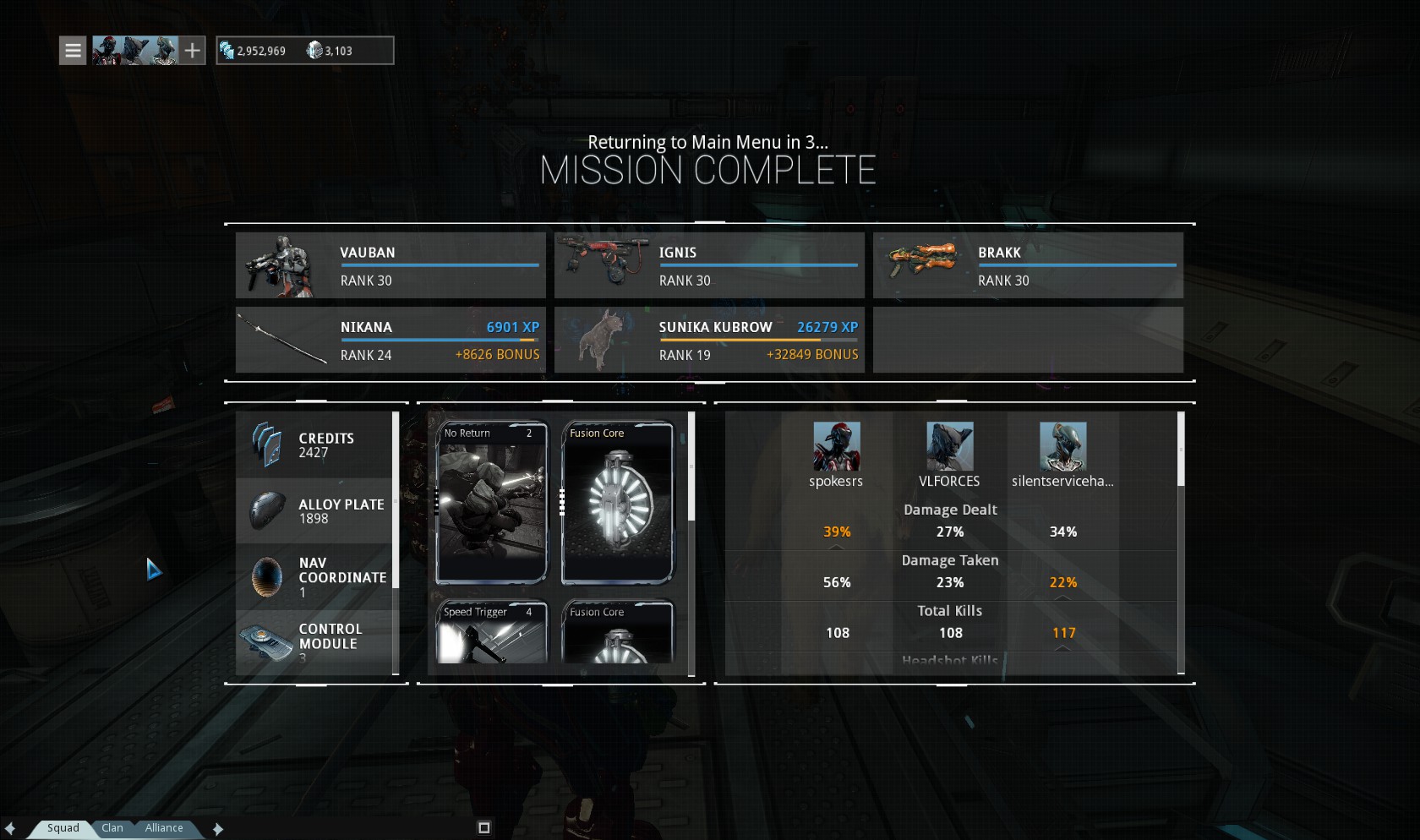
Task: Select the Vauban rank 30 panel
Action: (390, 265)
